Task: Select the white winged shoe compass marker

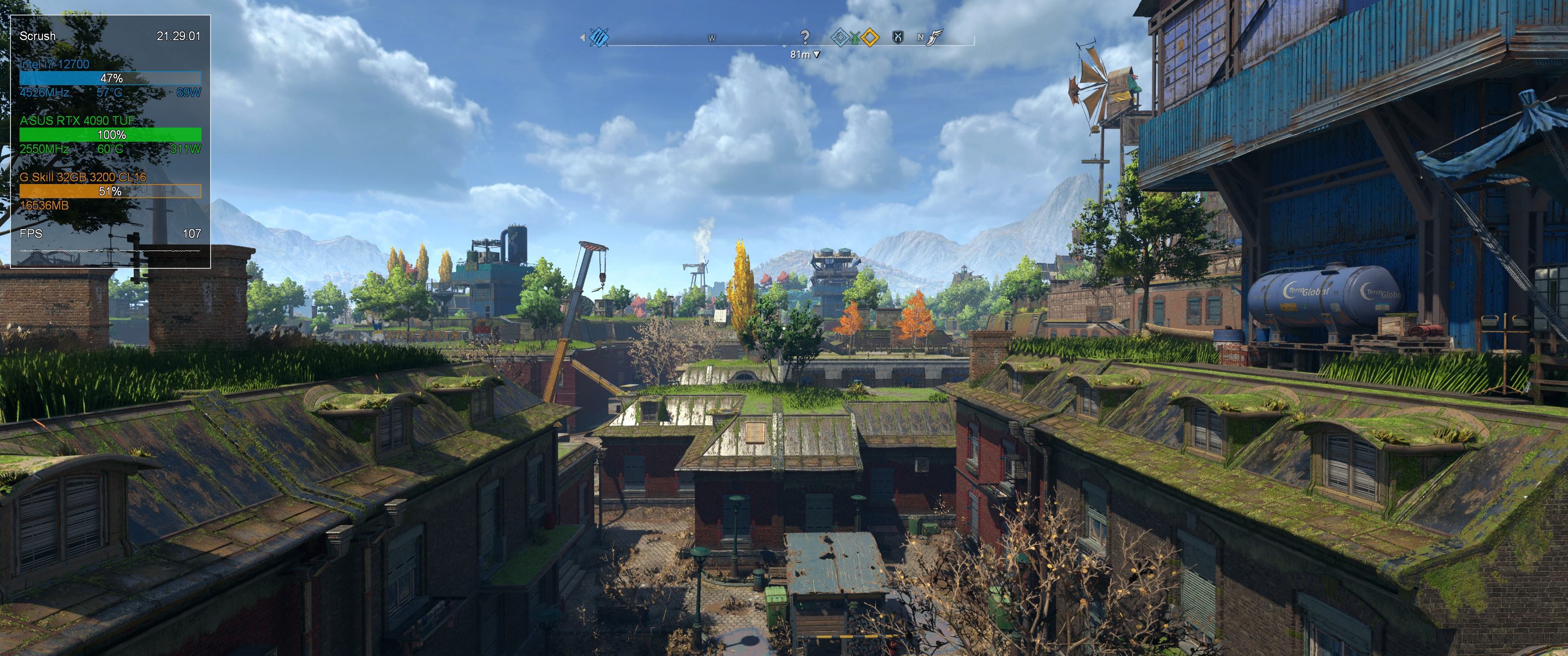Action: [x=935, y=38]
